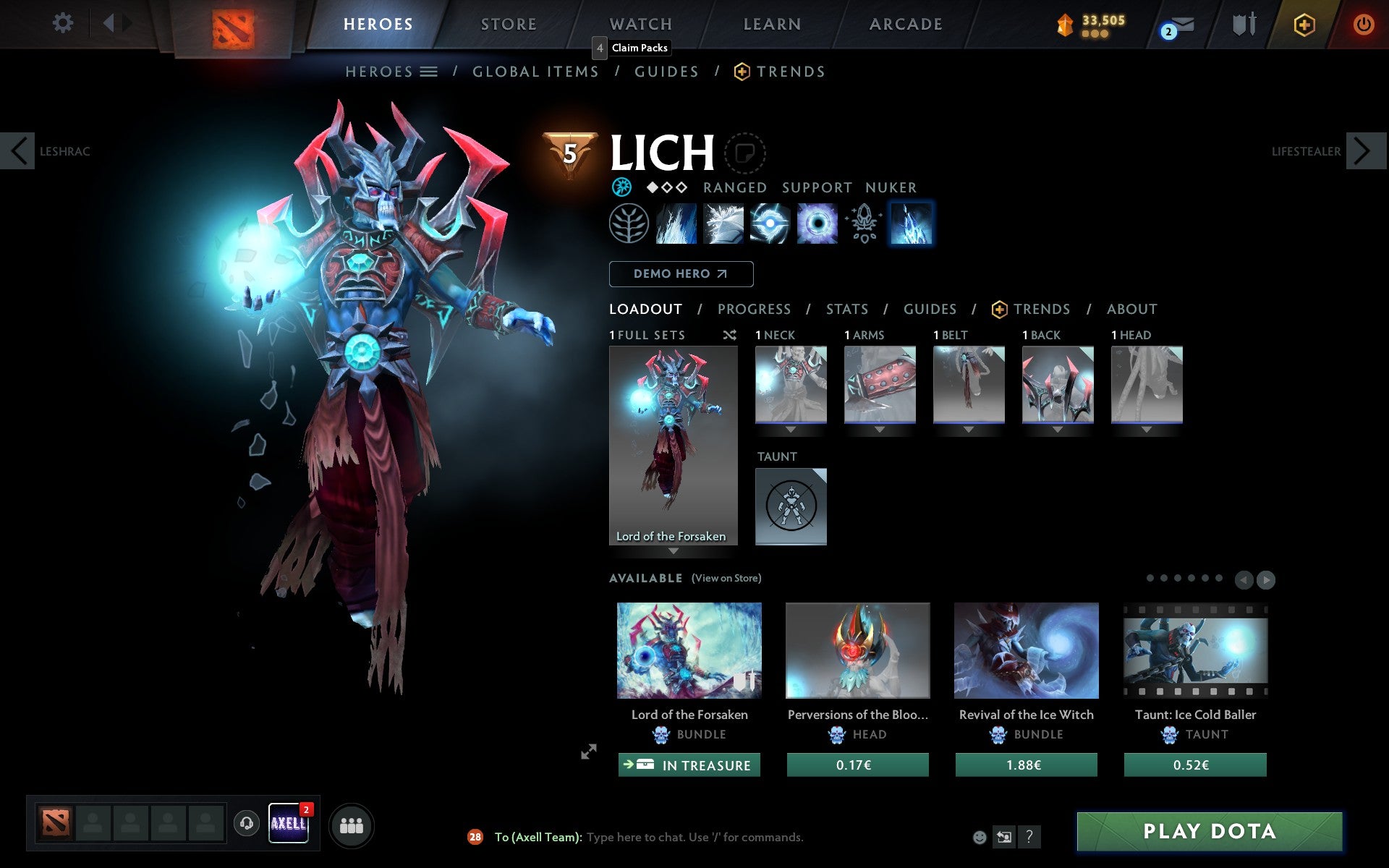Click the friends list people icon

pos(352,824)
